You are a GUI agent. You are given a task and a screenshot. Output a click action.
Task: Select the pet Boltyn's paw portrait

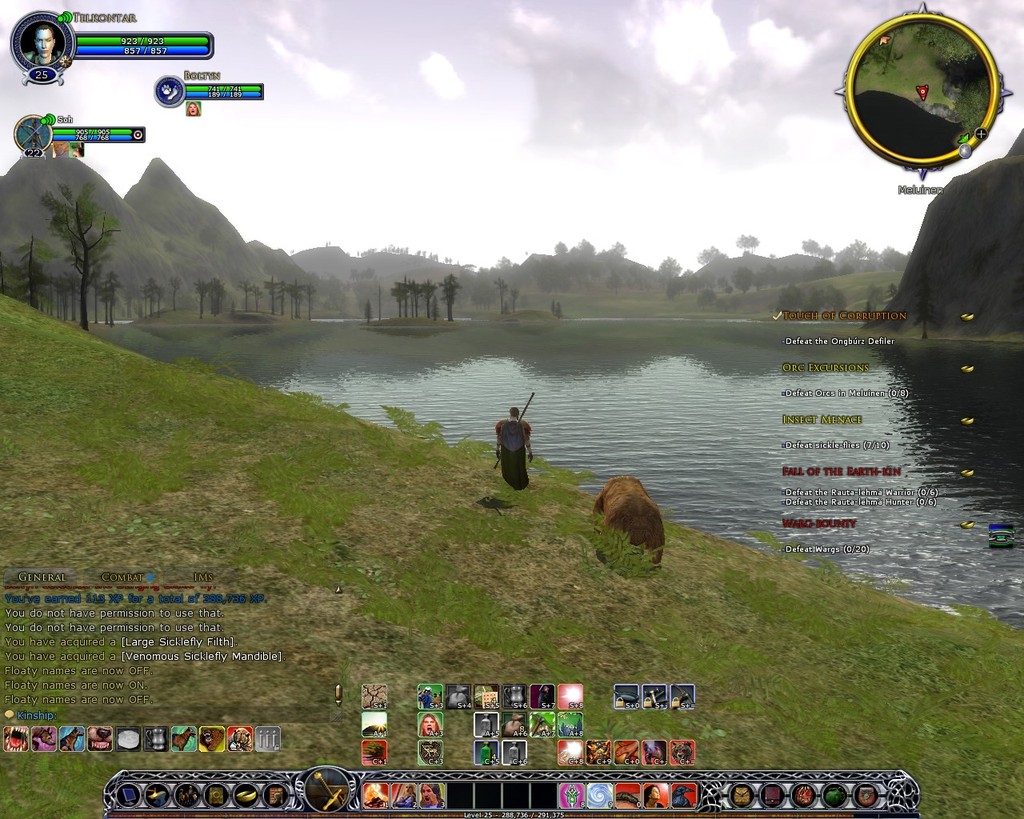(x=169, y=91)
